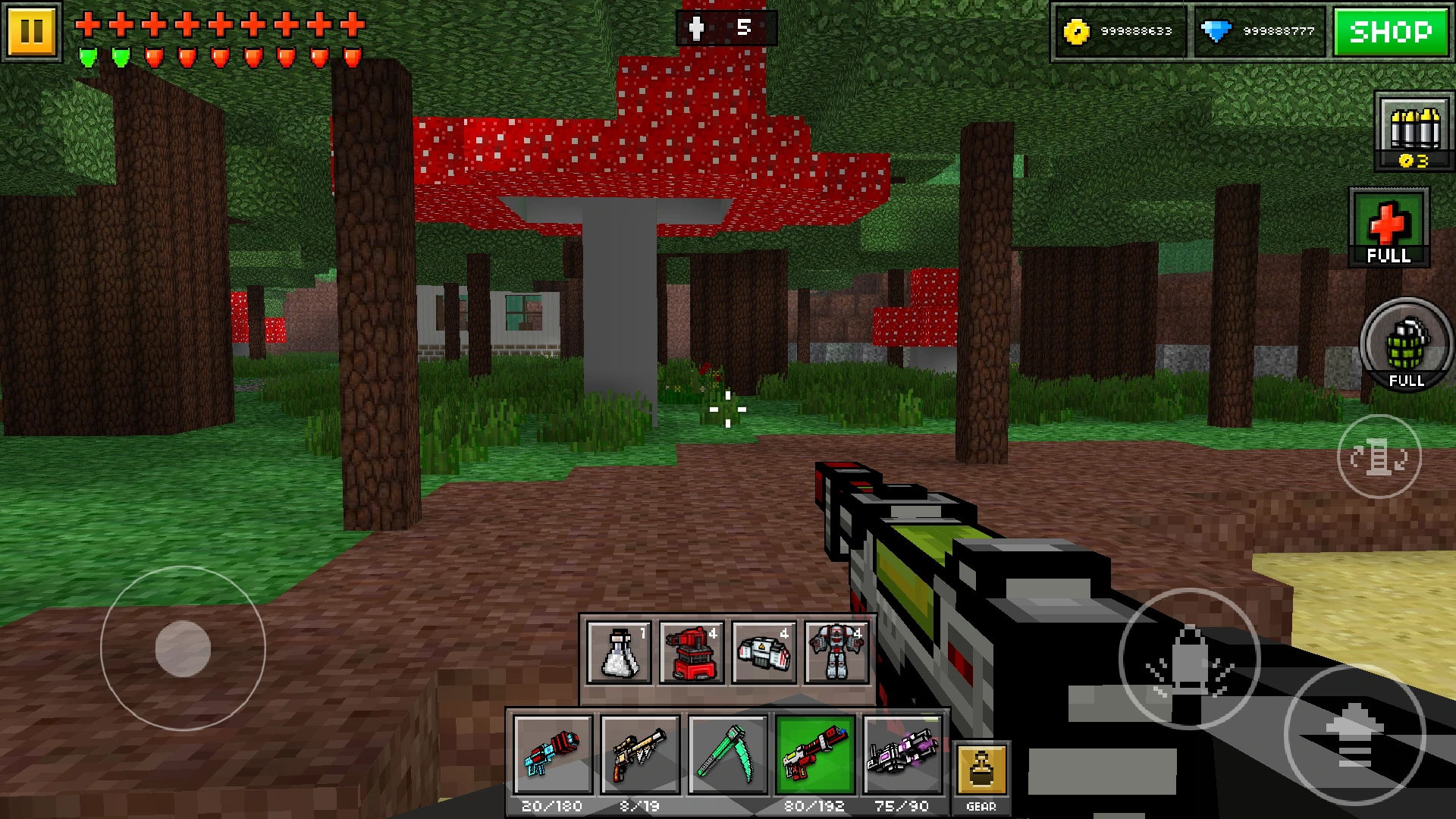Use the jetpack quick-slot item

tap(763, 654)
